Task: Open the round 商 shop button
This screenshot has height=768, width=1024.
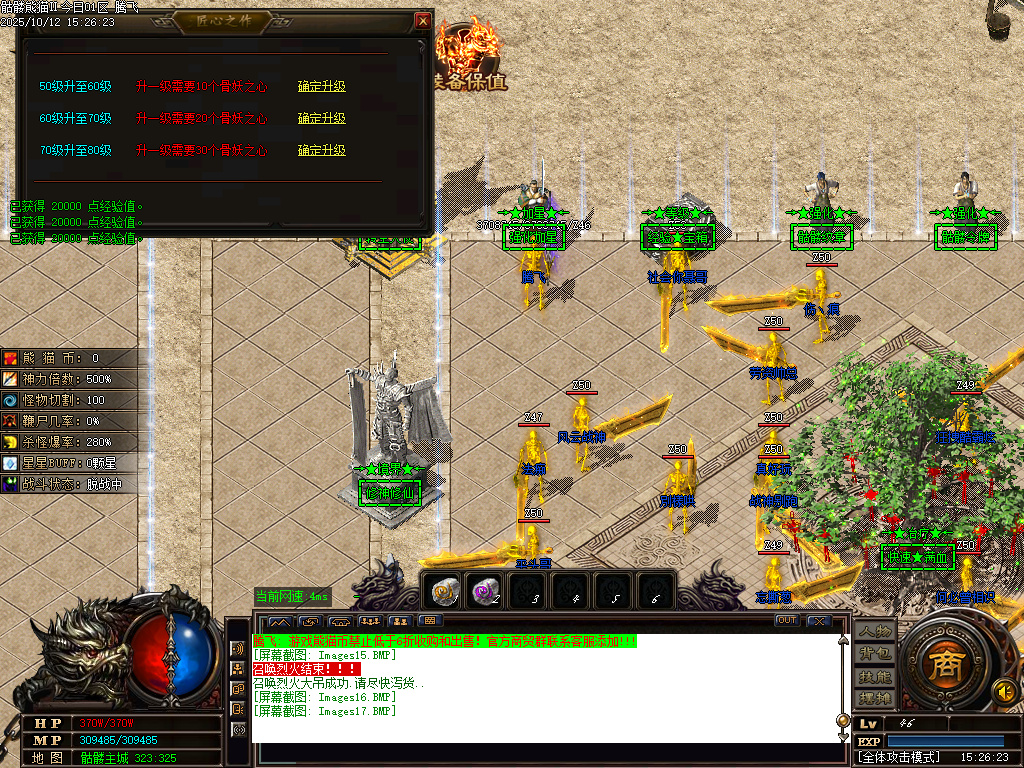Action: pyautogui.click(x=941, y=666)
